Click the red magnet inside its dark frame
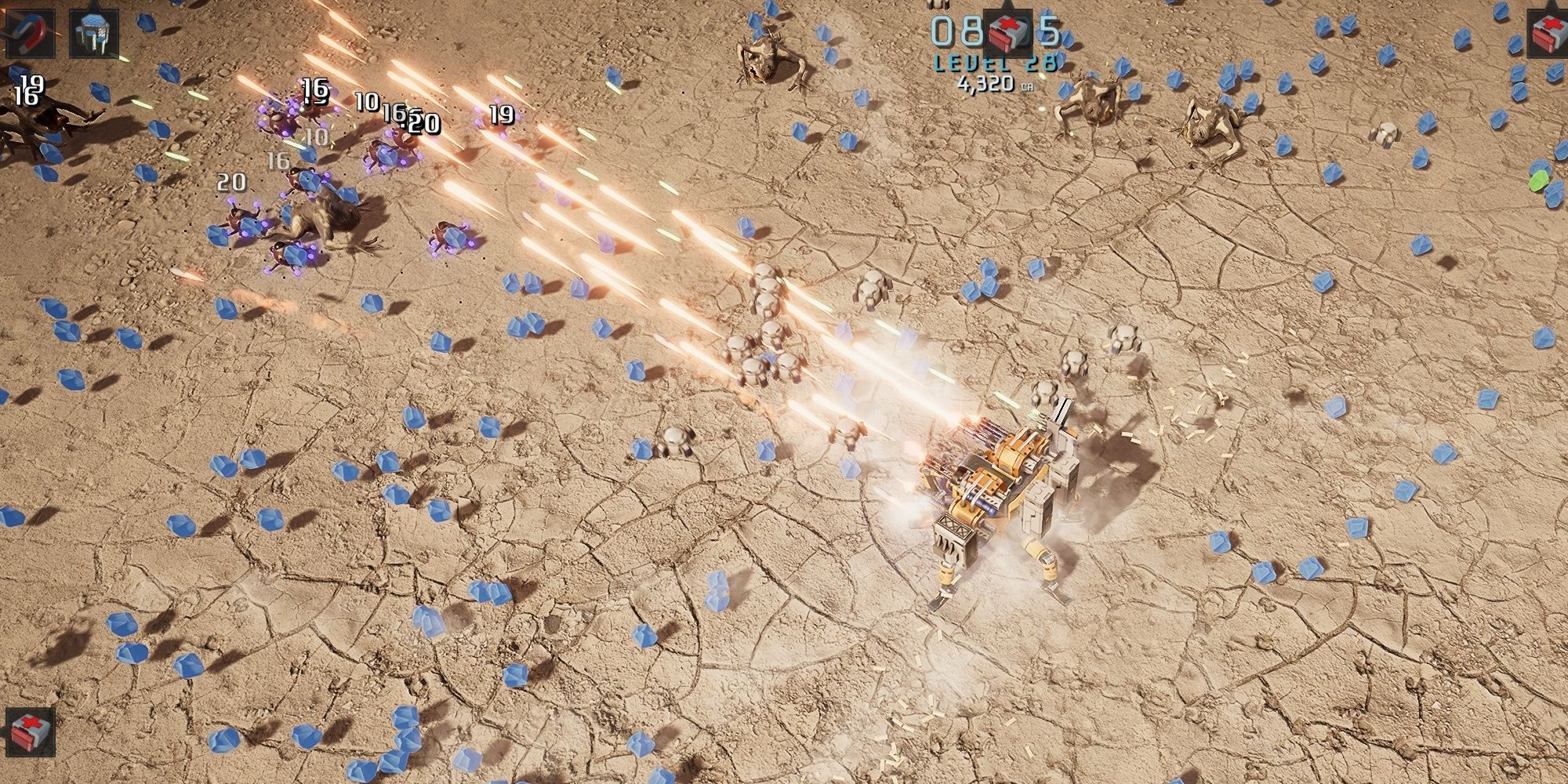The height and width of the screenshot is (784, 1568). [x=31, y=33]
